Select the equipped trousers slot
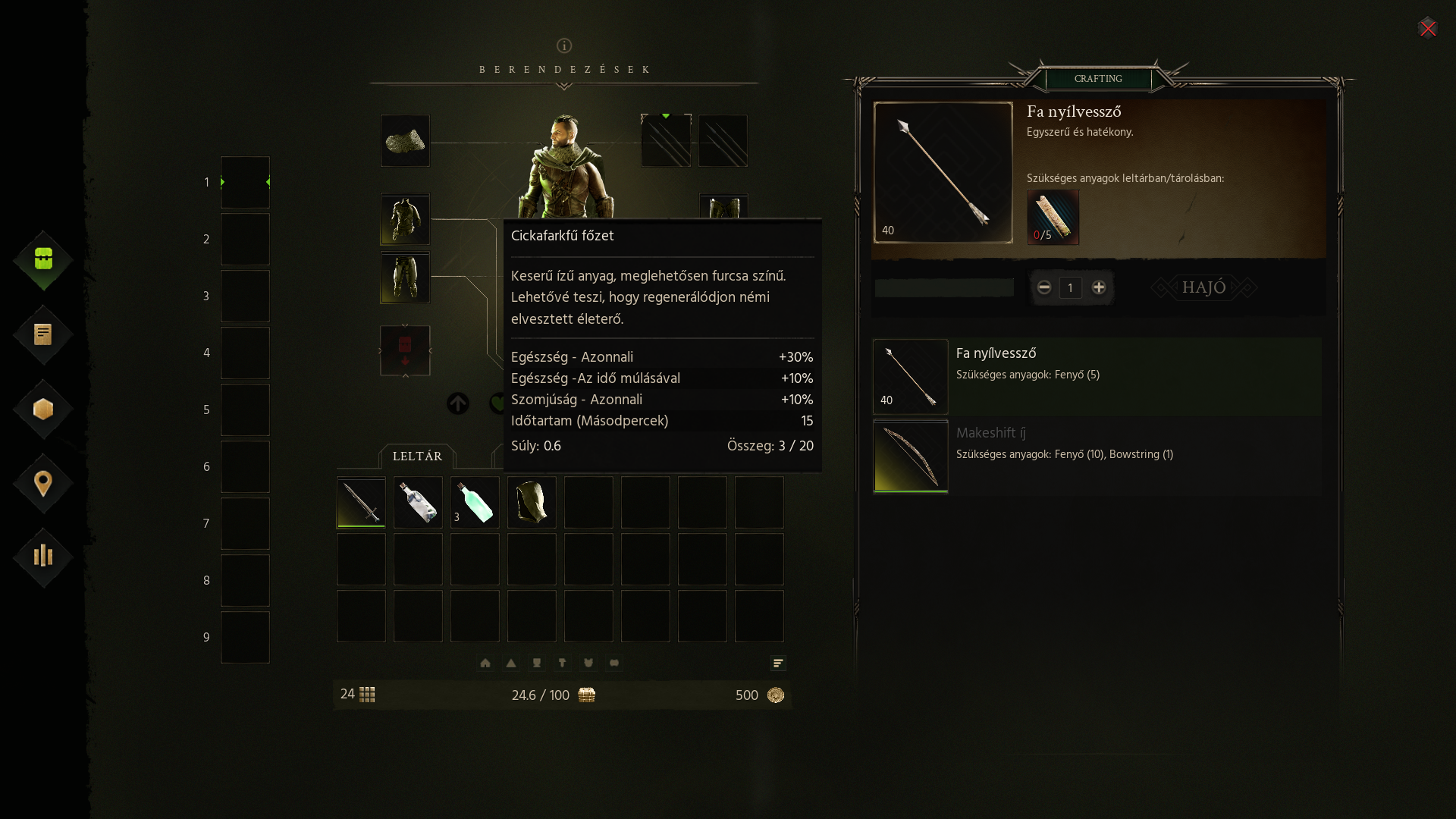 [x=405, y=278]
